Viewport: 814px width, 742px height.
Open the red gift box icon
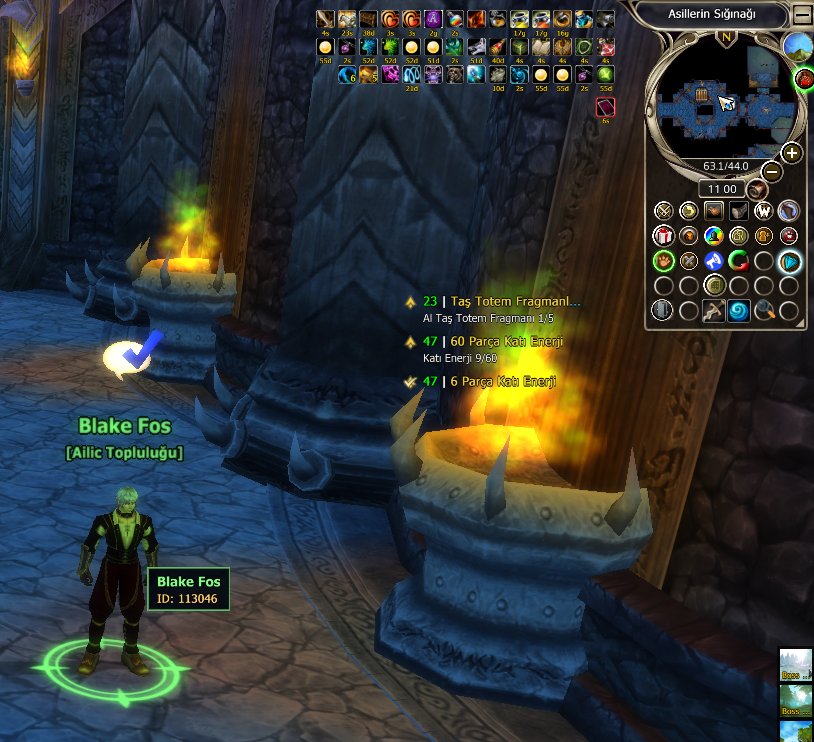tap(664, 236)
